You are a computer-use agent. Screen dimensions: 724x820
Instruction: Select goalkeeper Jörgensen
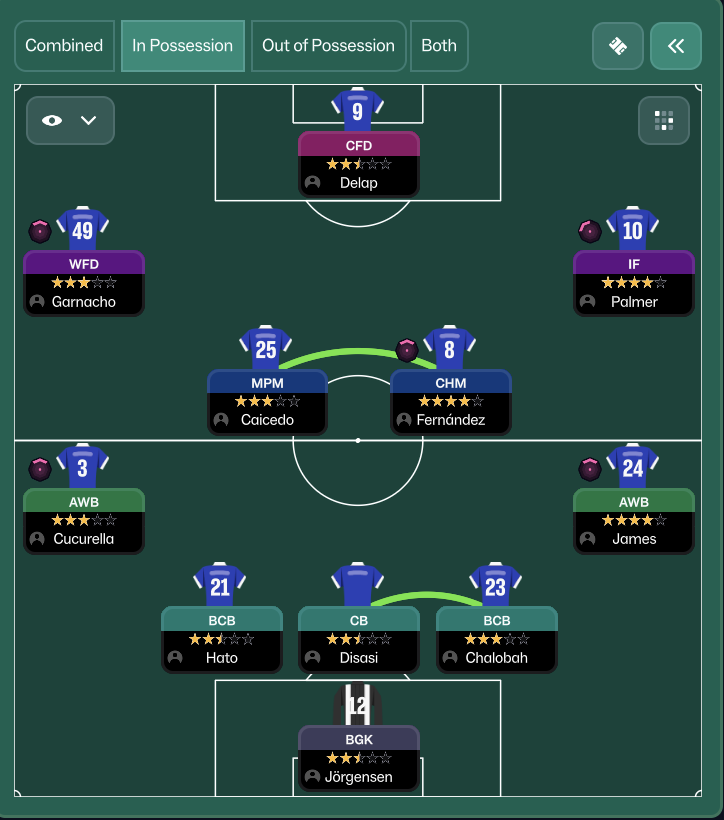point(358,758)
